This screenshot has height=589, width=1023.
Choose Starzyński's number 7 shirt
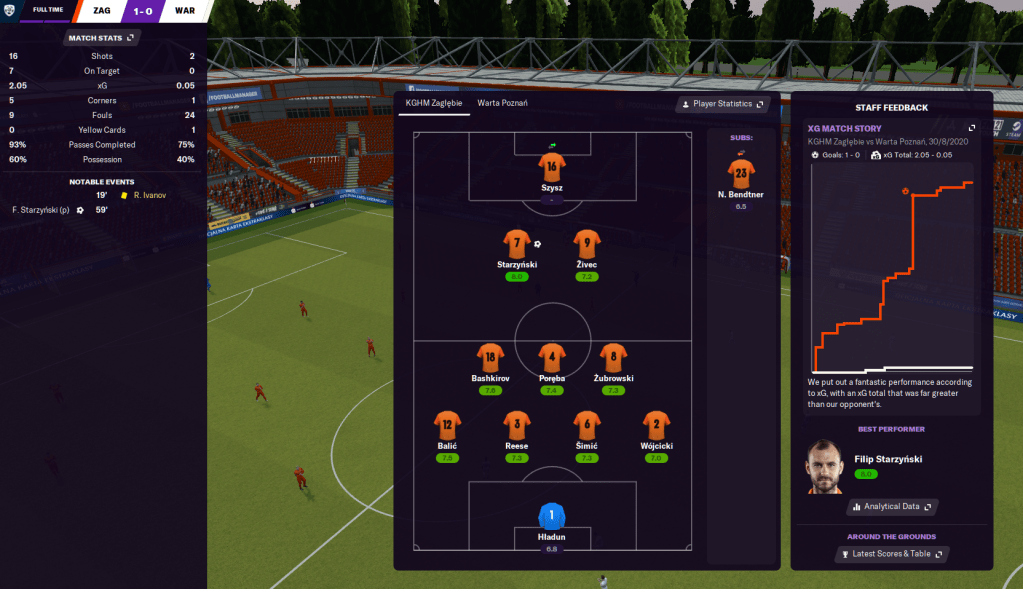(517, 243)
